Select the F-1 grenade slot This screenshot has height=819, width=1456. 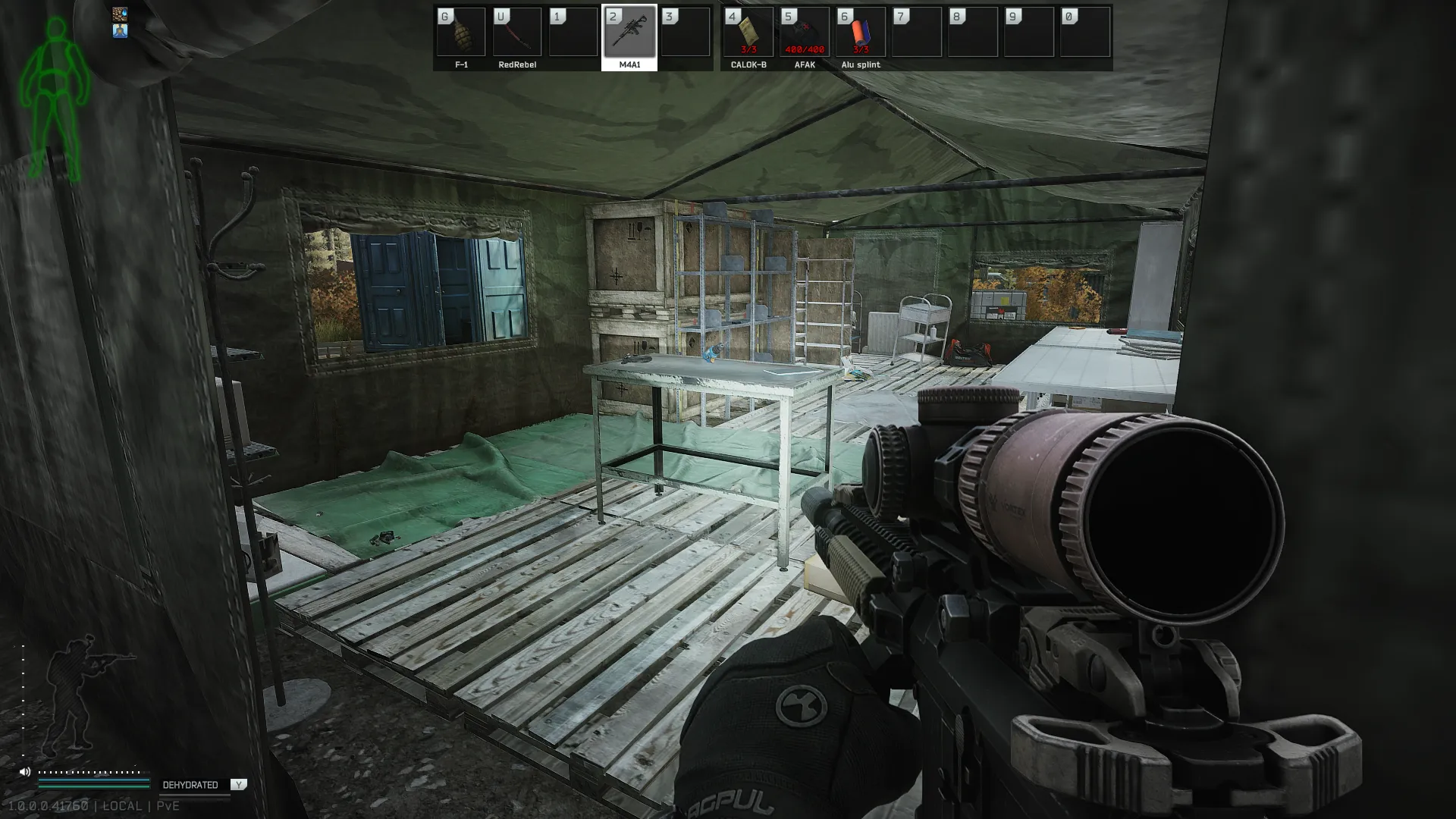click(461, 33)
